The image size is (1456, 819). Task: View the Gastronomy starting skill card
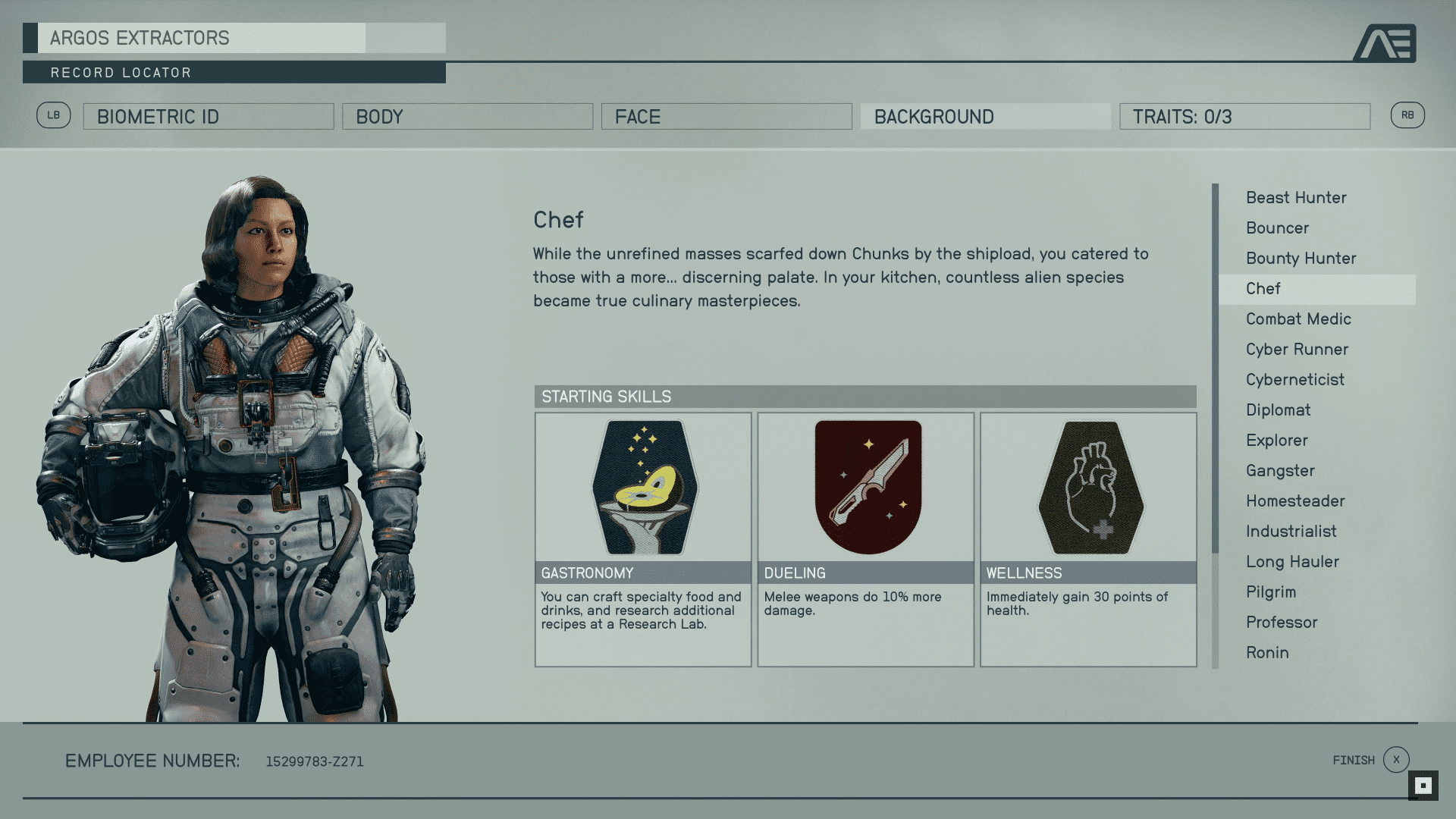(643, 539)
